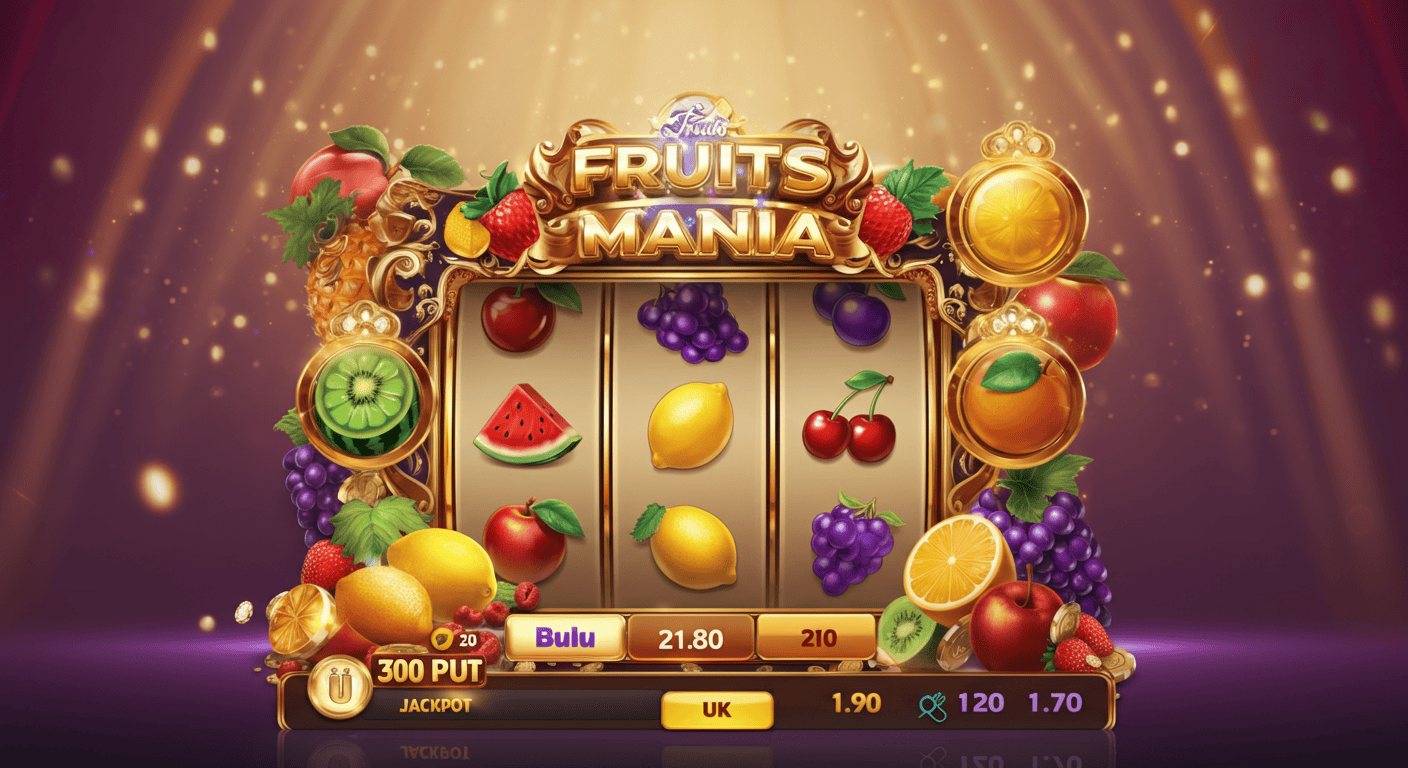Click the gold coin icon near the orange slice
Image resolution: width=1408 pixels, height=768 pixels.
pos(243,613)
